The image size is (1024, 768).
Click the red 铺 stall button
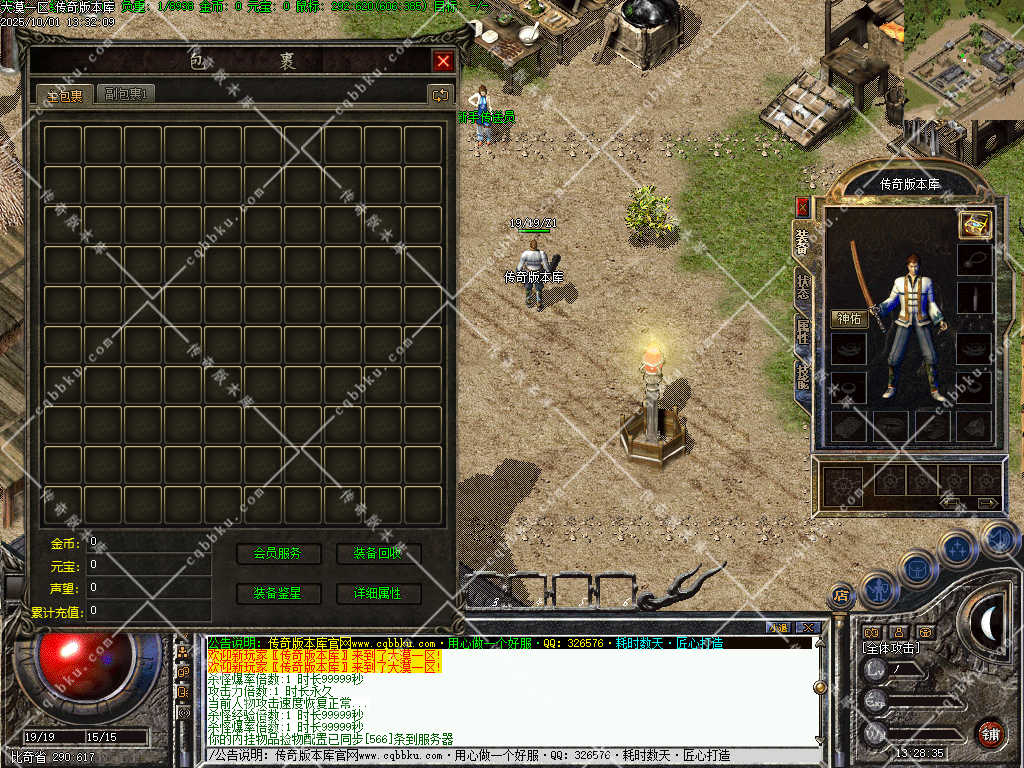tap(990, 732)
